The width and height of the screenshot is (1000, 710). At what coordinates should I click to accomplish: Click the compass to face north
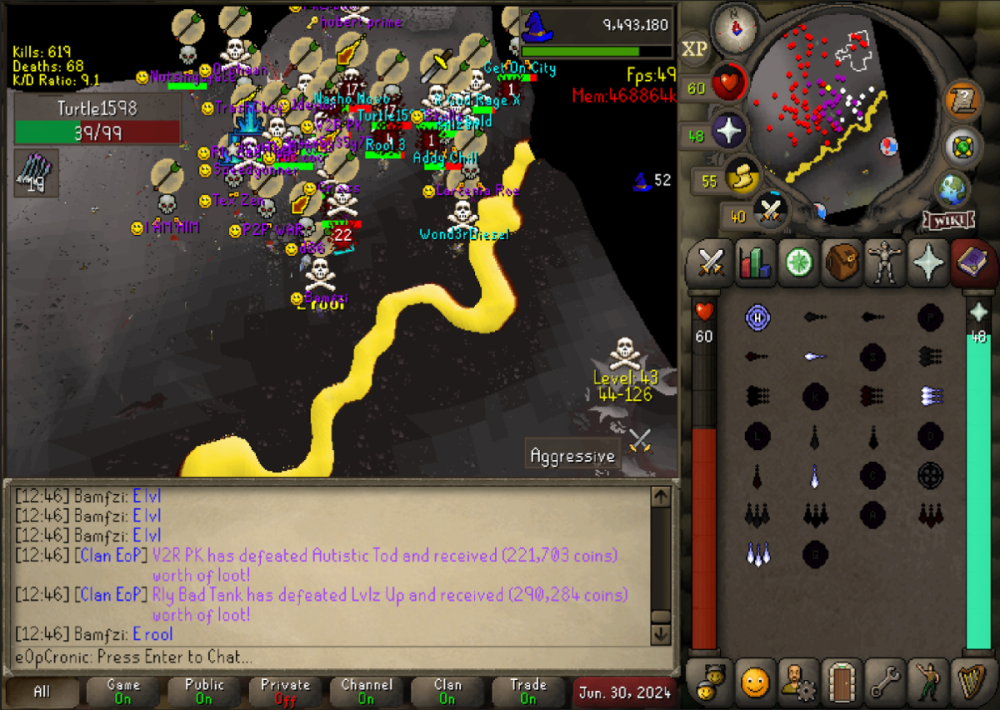(x=734, y=27)
